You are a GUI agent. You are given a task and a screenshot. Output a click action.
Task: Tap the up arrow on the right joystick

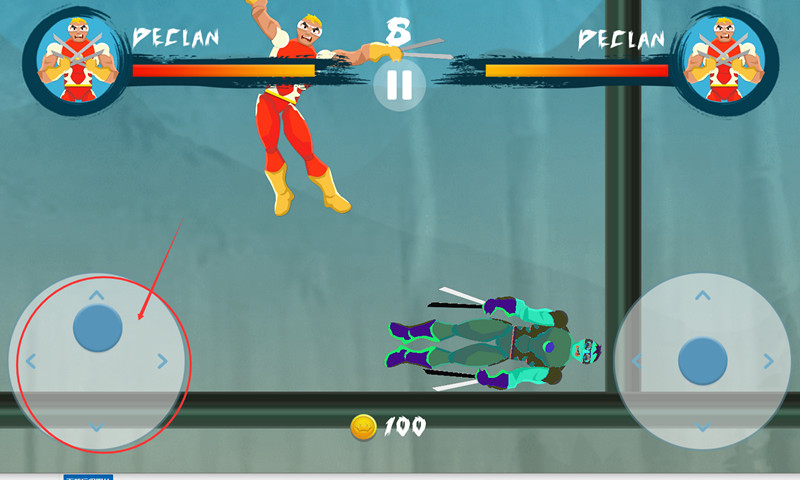702,295
